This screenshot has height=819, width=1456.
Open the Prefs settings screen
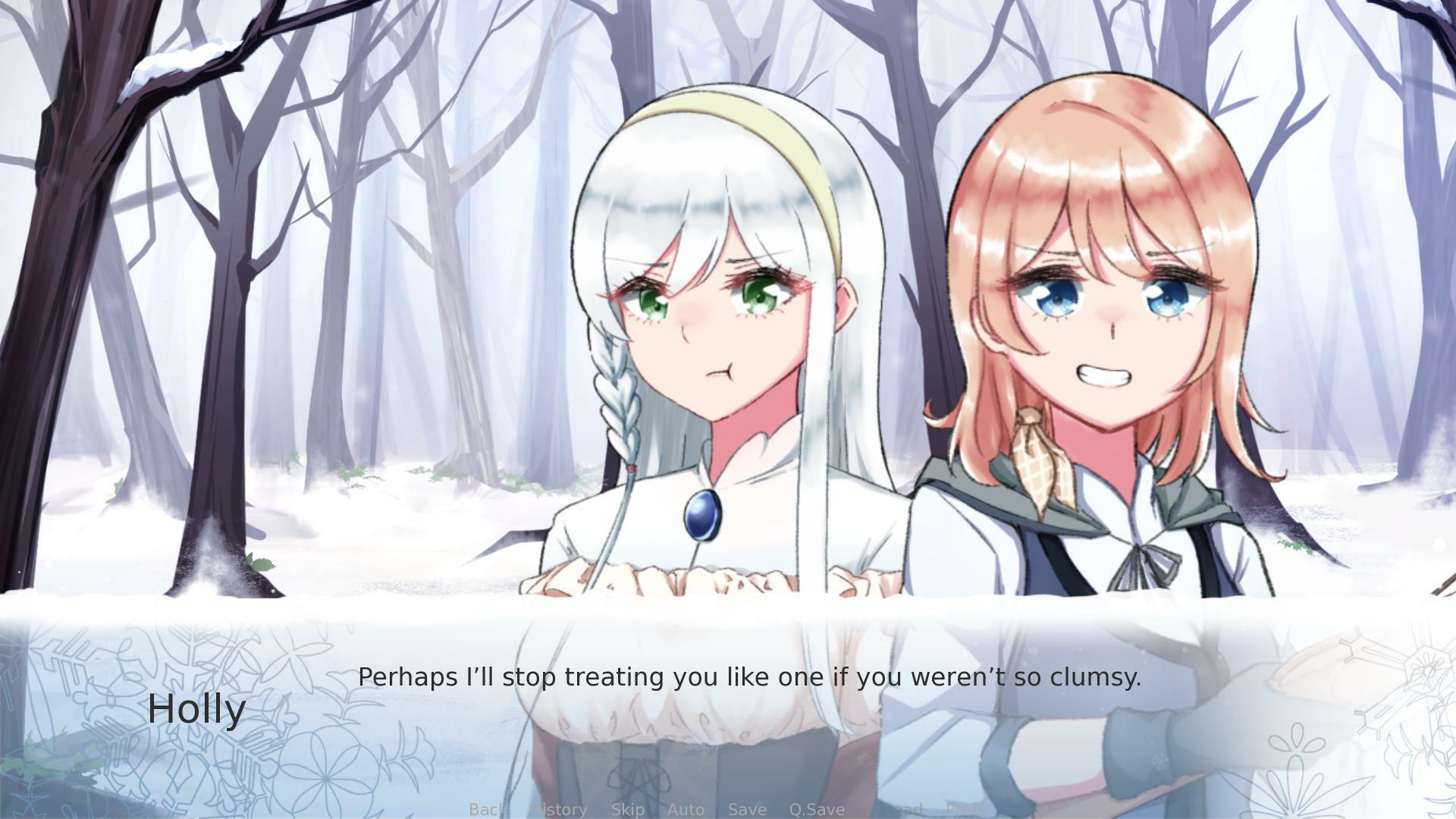click(x=966, y=810)
